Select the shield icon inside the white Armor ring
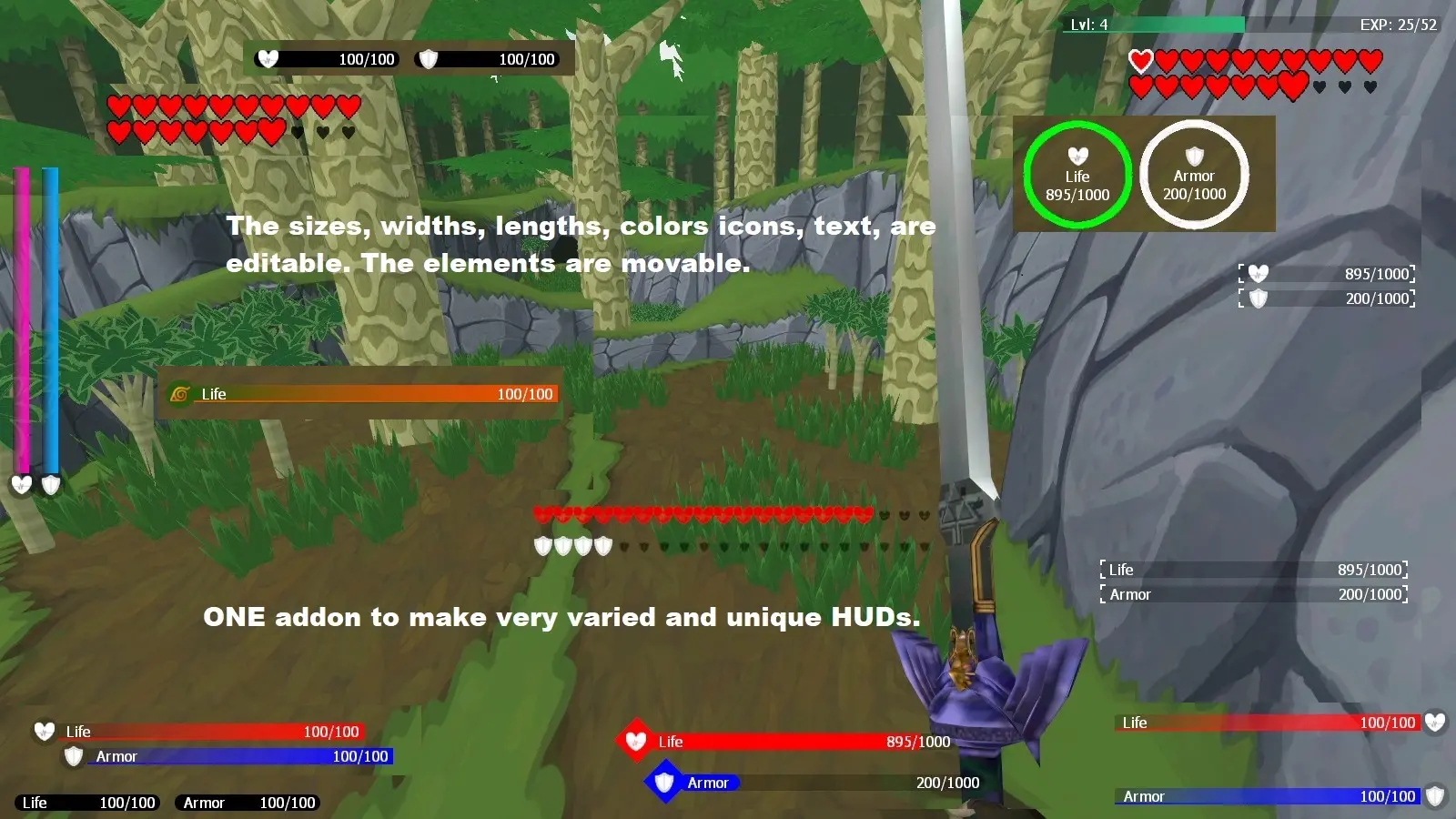Image resolution: width=1456 pixels, height=819 pixels. pyautogui.click(x=1195, y=153)
